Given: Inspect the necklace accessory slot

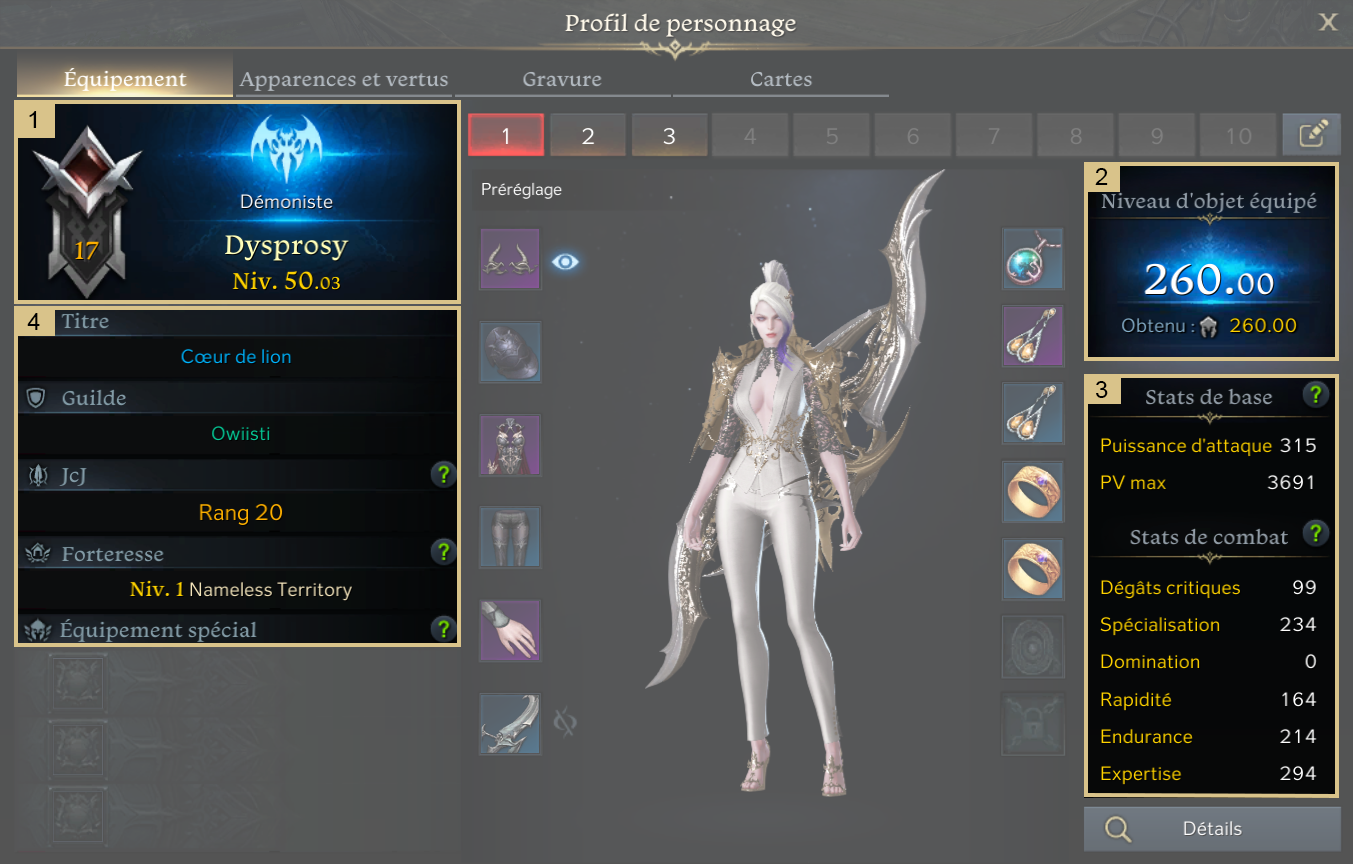Looking at the screenshot, I should click(x=1033, y=259).
